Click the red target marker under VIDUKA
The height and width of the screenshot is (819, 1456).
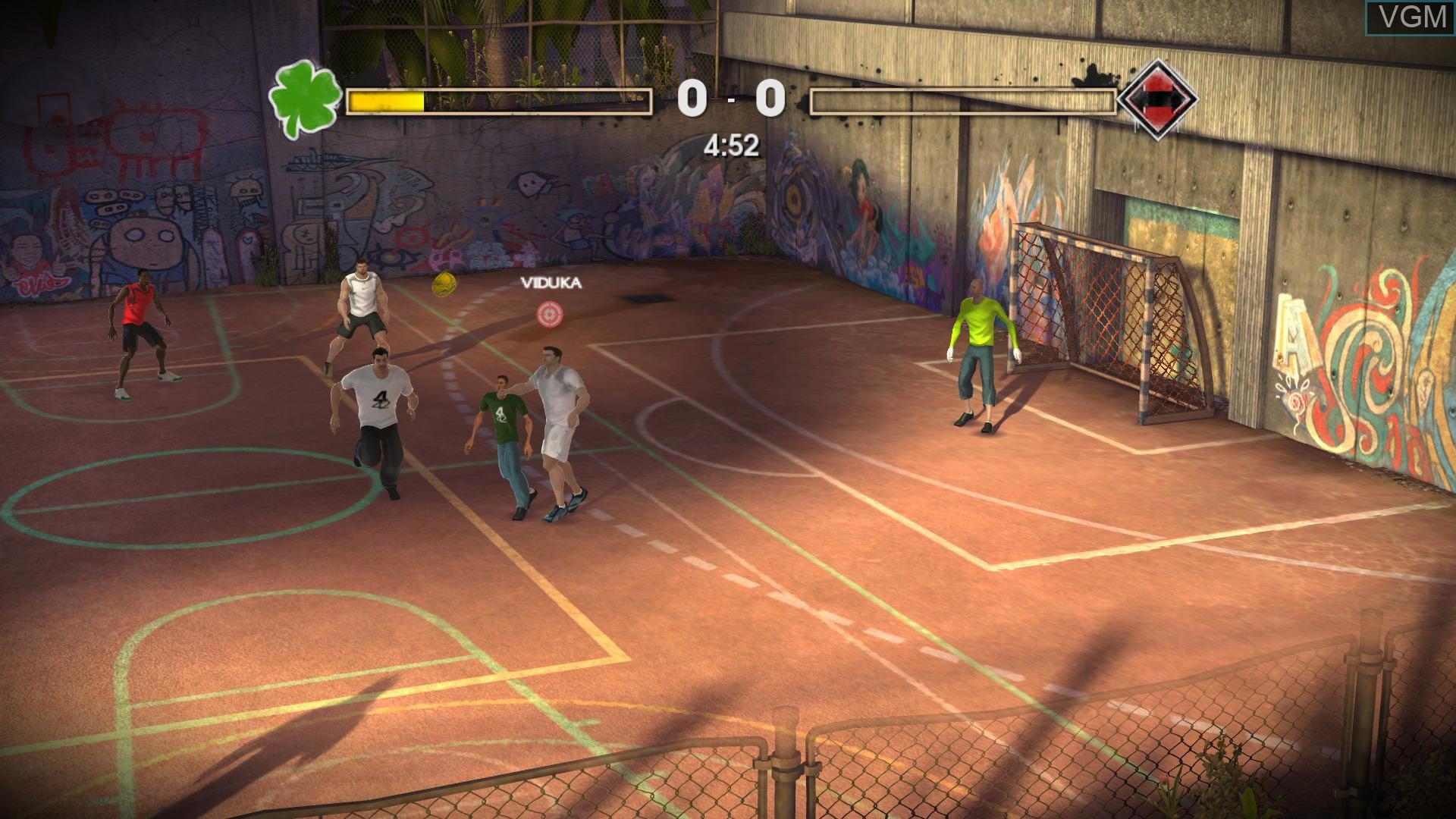pos(551,316)
